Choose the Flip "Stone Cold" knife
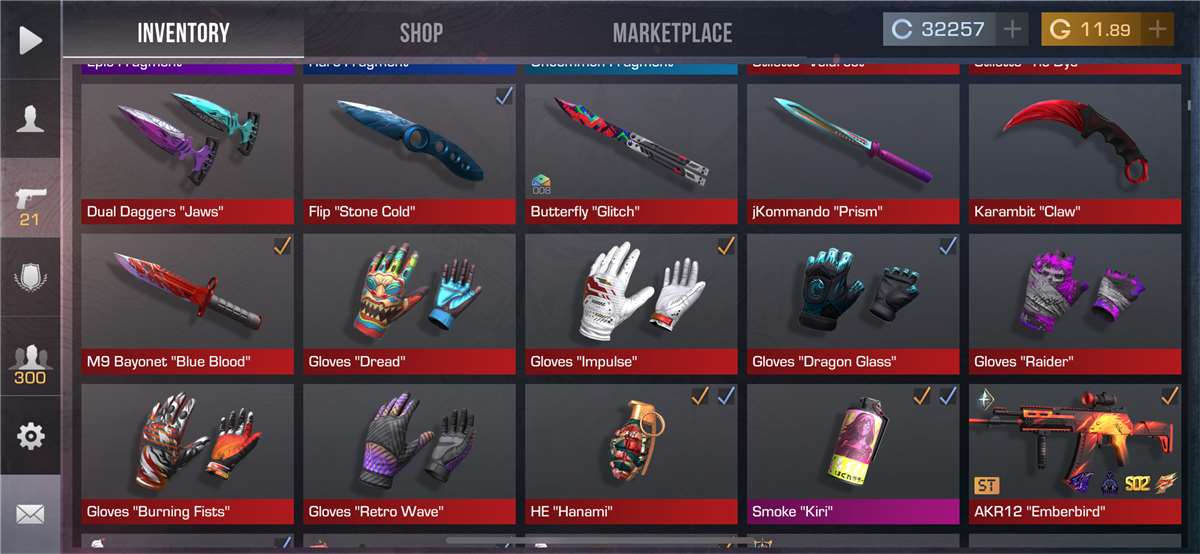The image size is (1200, 554). pyautogui.click(x=409, y=150)
